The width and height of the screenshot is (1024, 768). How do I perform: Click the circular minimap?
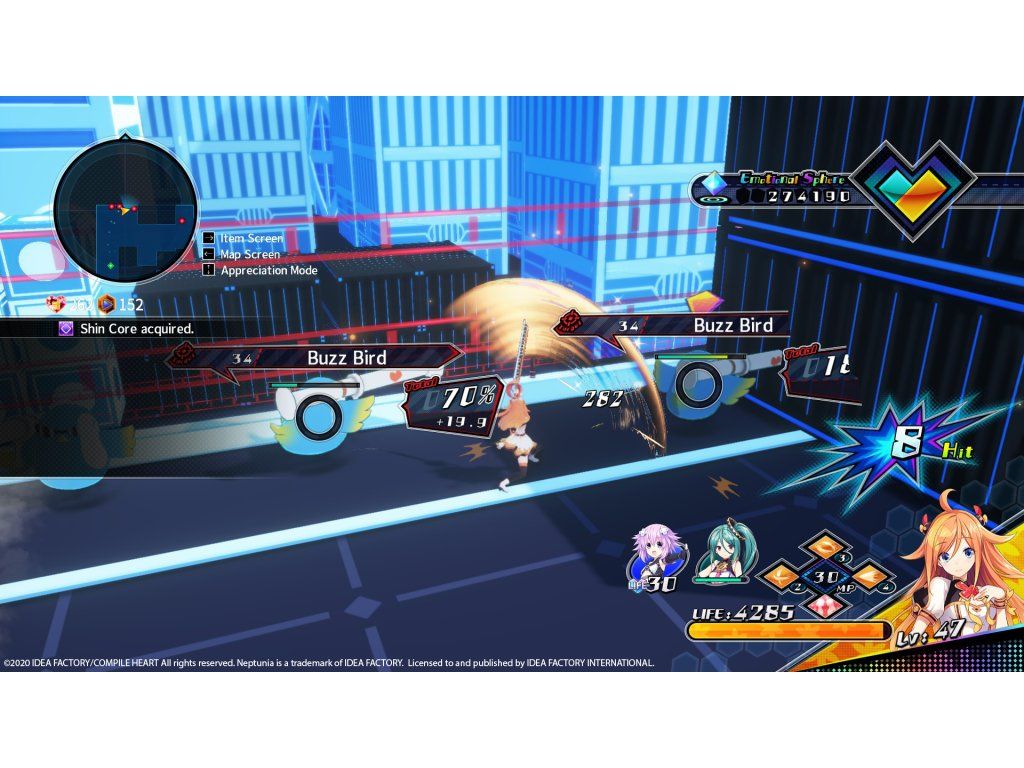[125, 210]
